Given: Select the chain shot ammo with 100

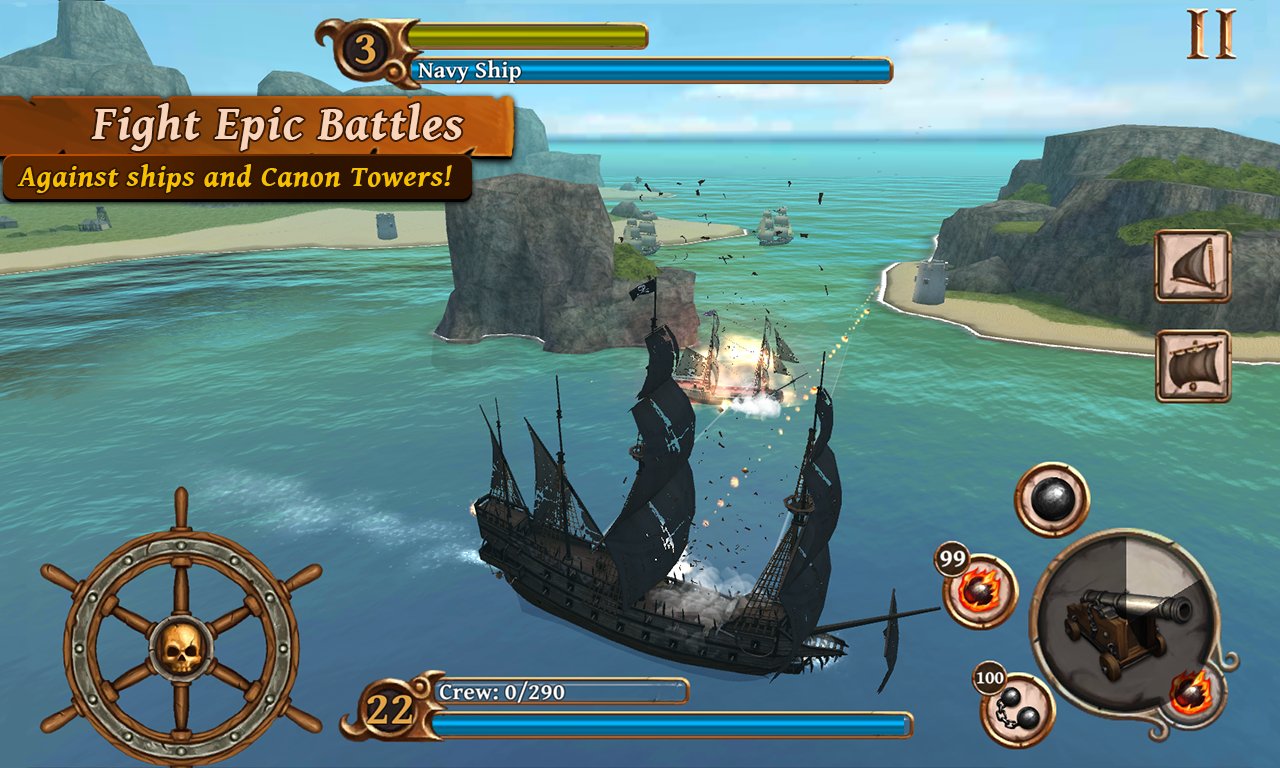Looking at the screenshot, I should (1017, 710).
